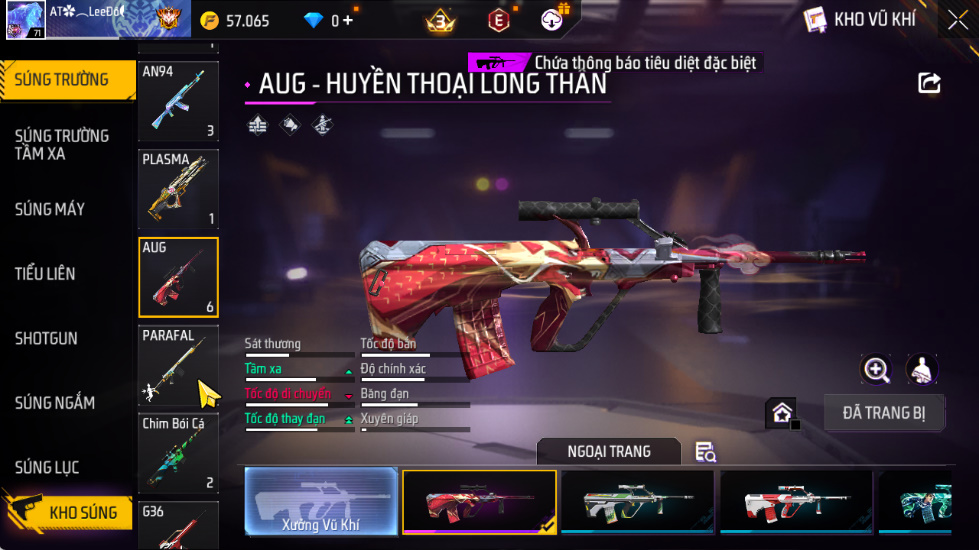Choose the TIỂU LIÊN category
The height and width of the screenshot is (550, 979).
point(45,273)
